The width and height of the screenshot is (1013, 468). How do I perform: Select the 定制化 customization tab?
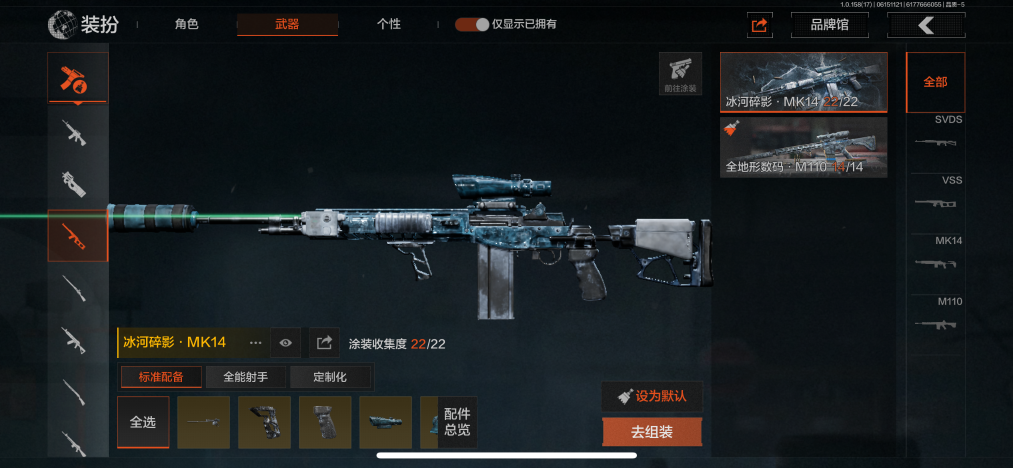(330, 377)
